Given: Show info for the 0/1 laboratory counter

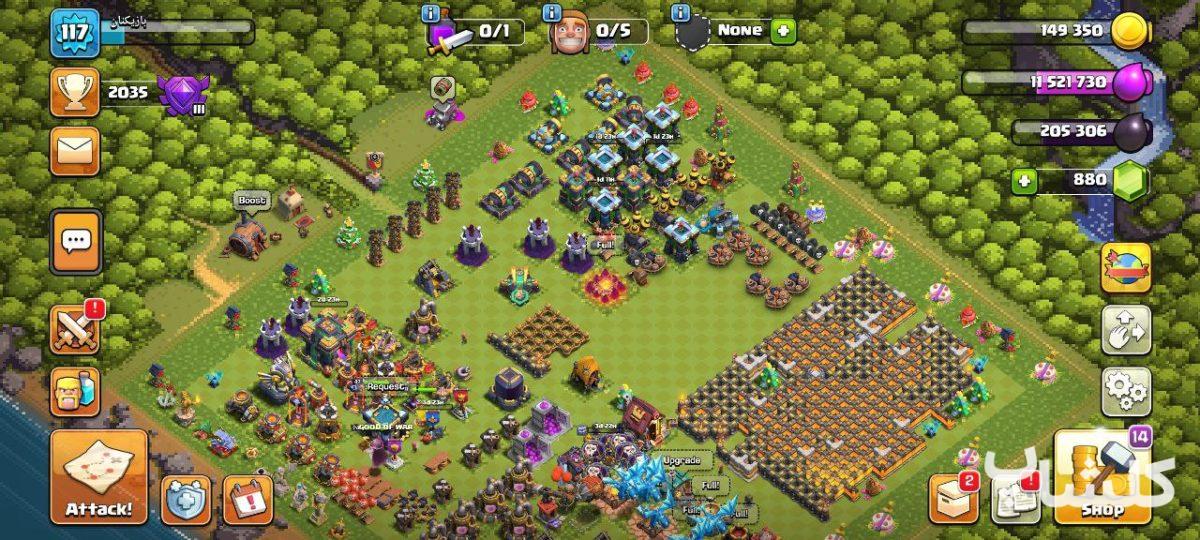Looking at the screenshot, I should 431,13.
